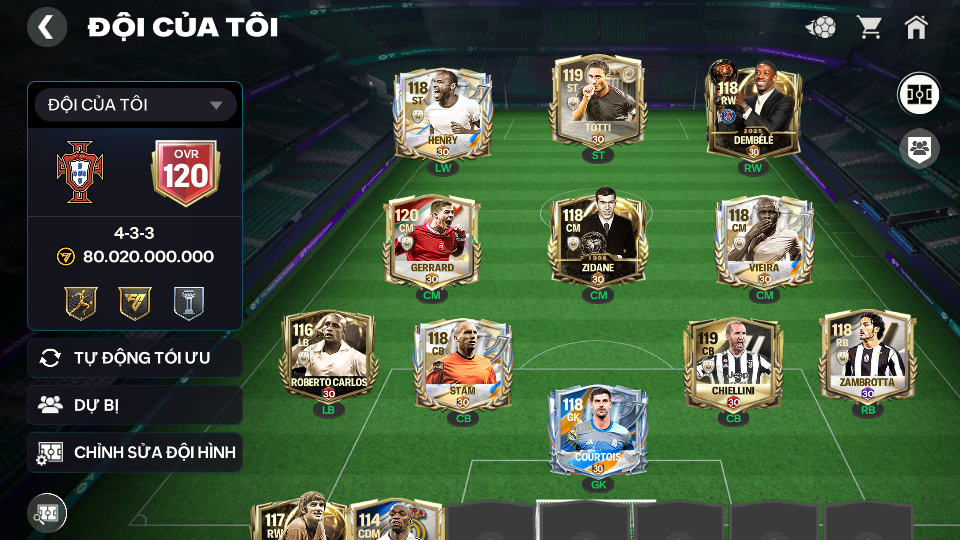The width and height of the screenshot is (960, 540).
Task: Switch to the formation pitch view
Action: [x=917, y=94]
